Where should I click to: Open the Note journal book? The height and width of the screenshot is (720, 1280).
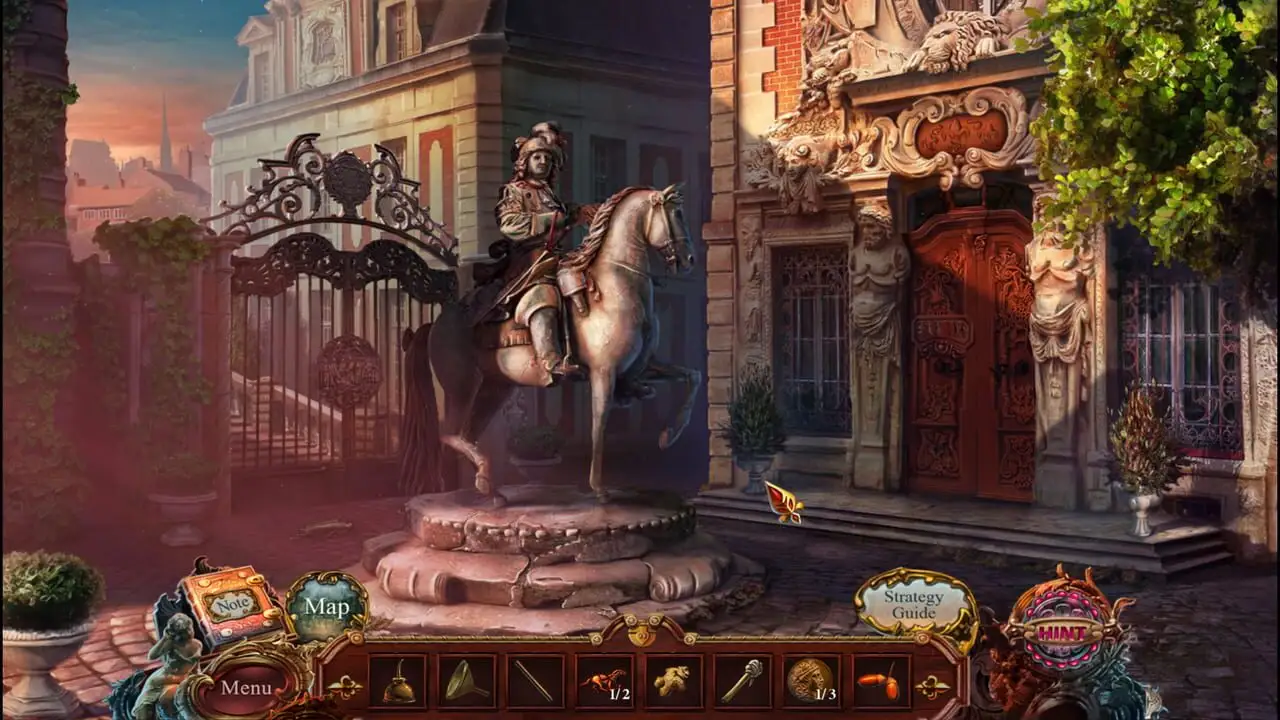tap(232, 605)
